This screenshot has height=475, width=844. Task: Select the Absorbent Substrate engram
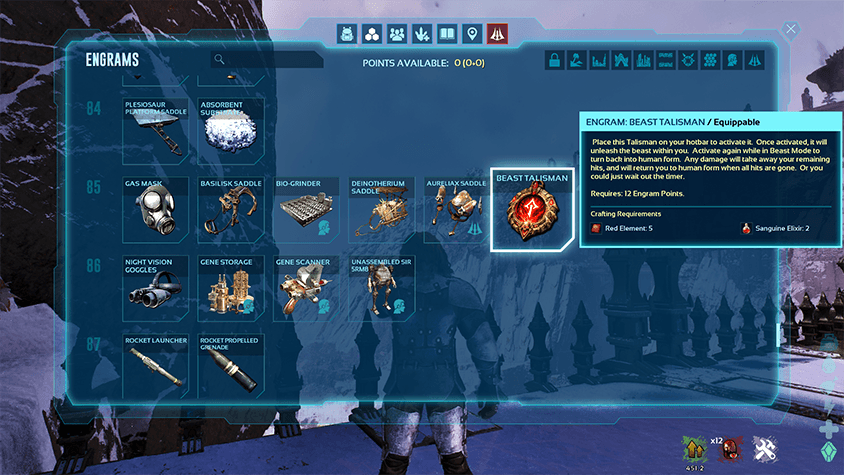[x=231, y=131]
